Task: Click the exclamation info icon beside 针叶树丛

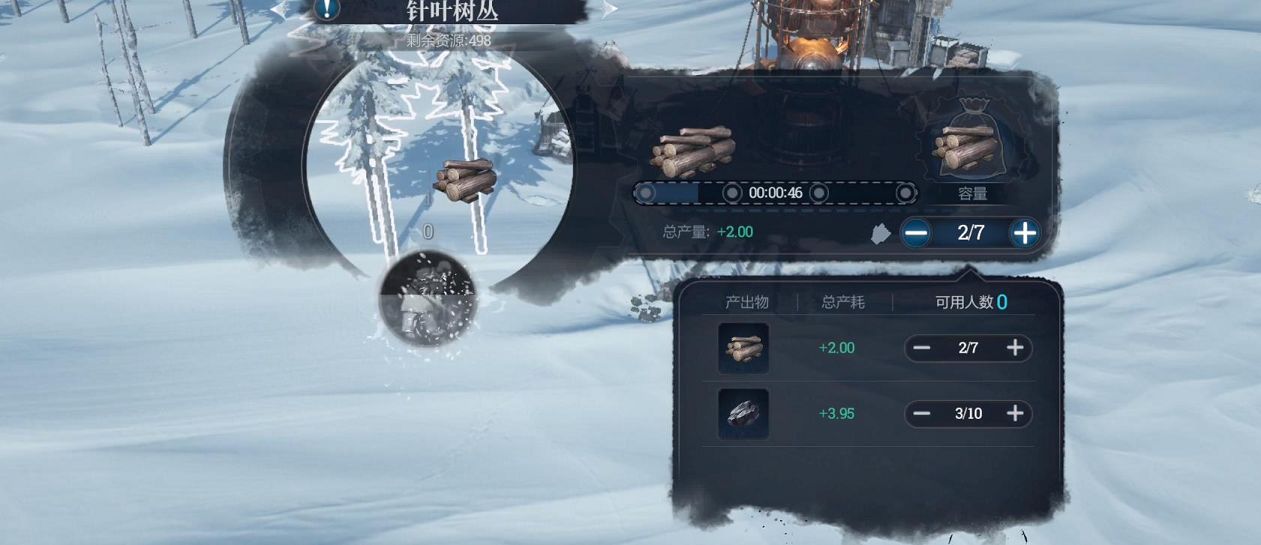Action: tap(327, 9)
